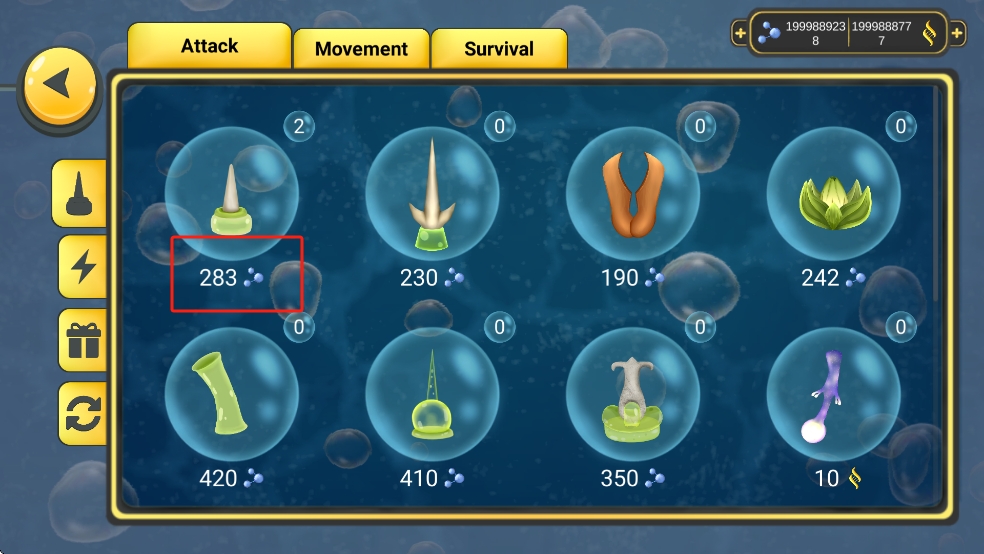The height and width of the screenshot is (554, 984).
Task: Open the Survival tab
Action: [x=499, y=48]
